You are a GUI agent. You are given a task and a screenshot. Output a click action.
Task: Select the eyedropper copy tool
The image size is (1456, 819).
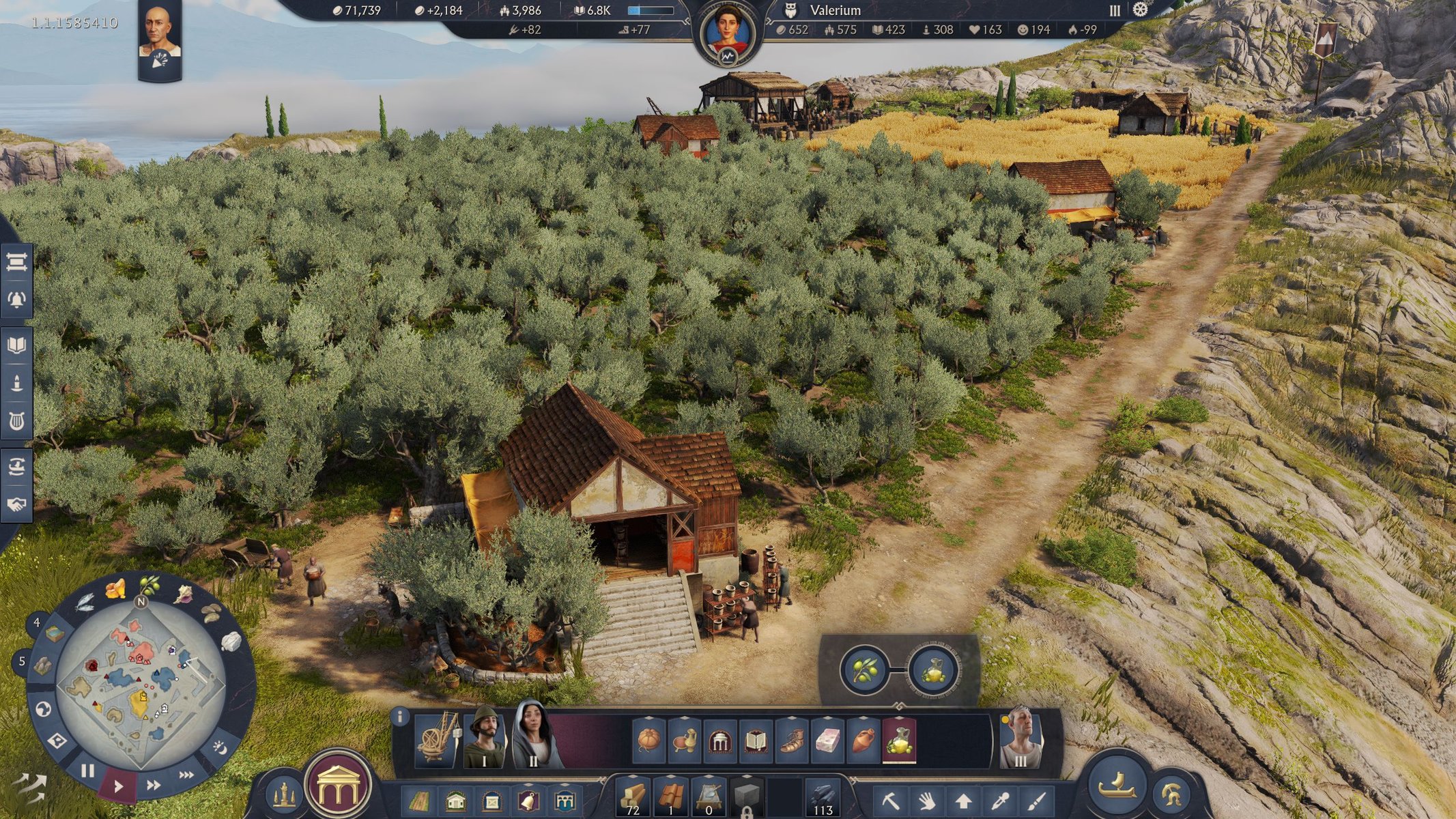click(1000, 800)
